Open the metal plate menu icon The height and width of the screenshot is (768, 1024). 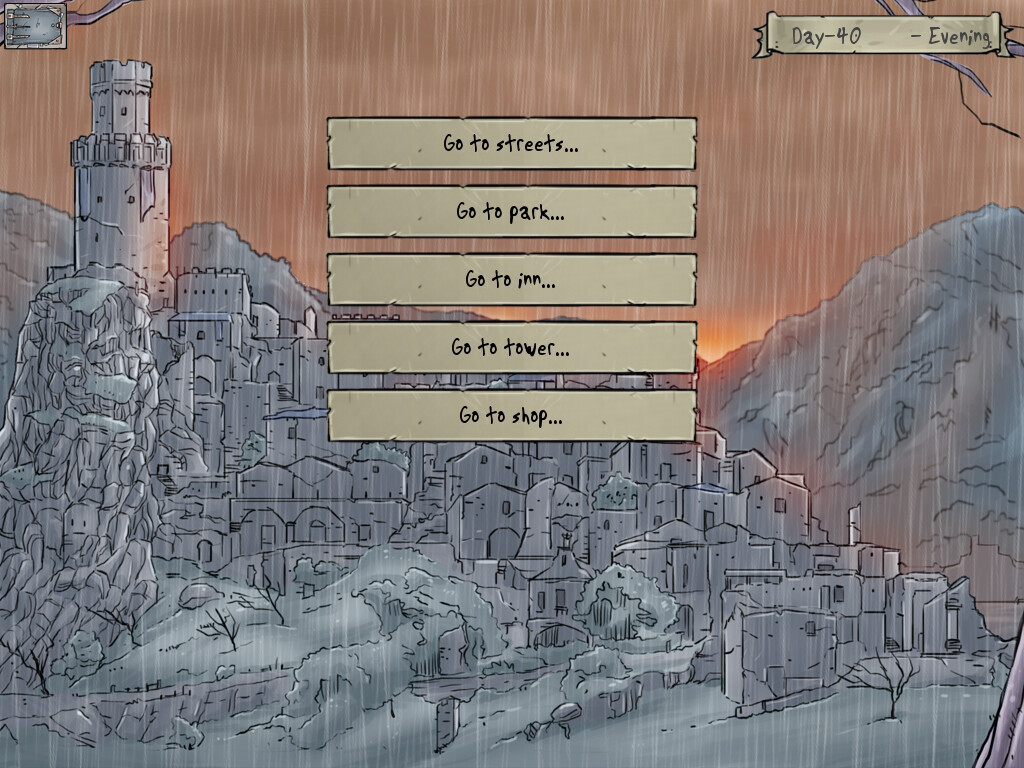point(35,25)
